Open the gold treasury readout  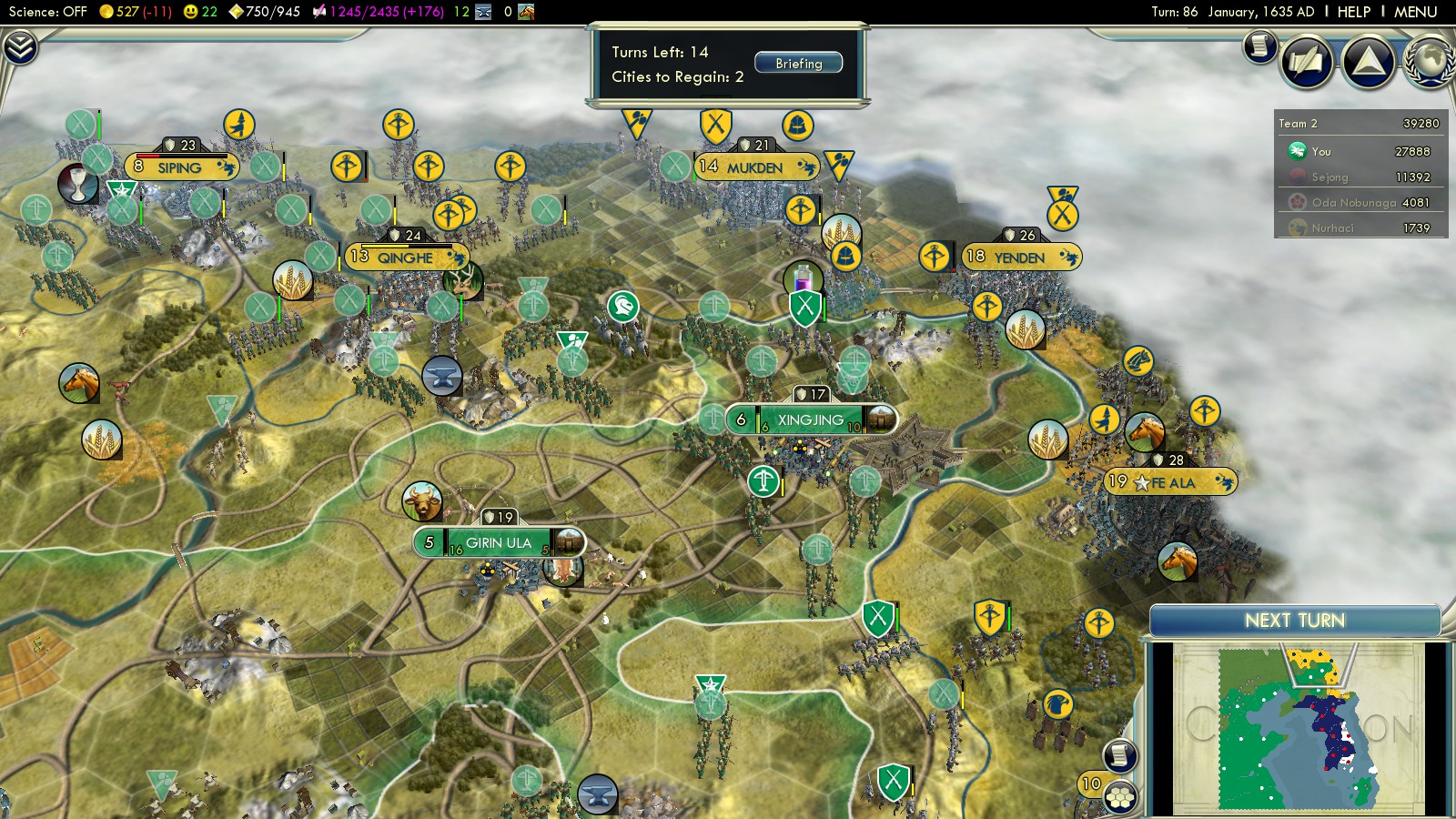click(x=135, y=12)
